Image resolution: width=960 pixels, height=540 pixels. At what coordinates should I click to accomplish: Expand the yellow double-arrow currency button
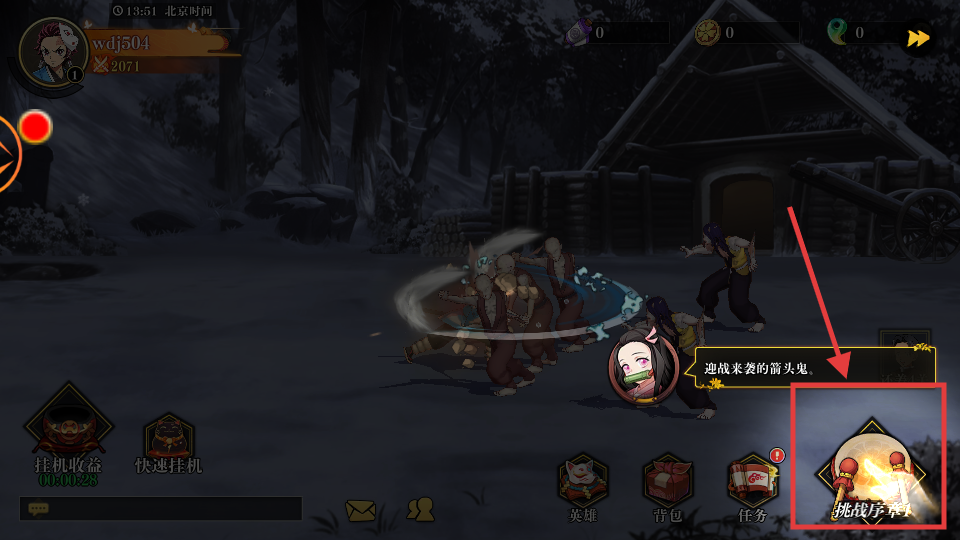[917, 38]
